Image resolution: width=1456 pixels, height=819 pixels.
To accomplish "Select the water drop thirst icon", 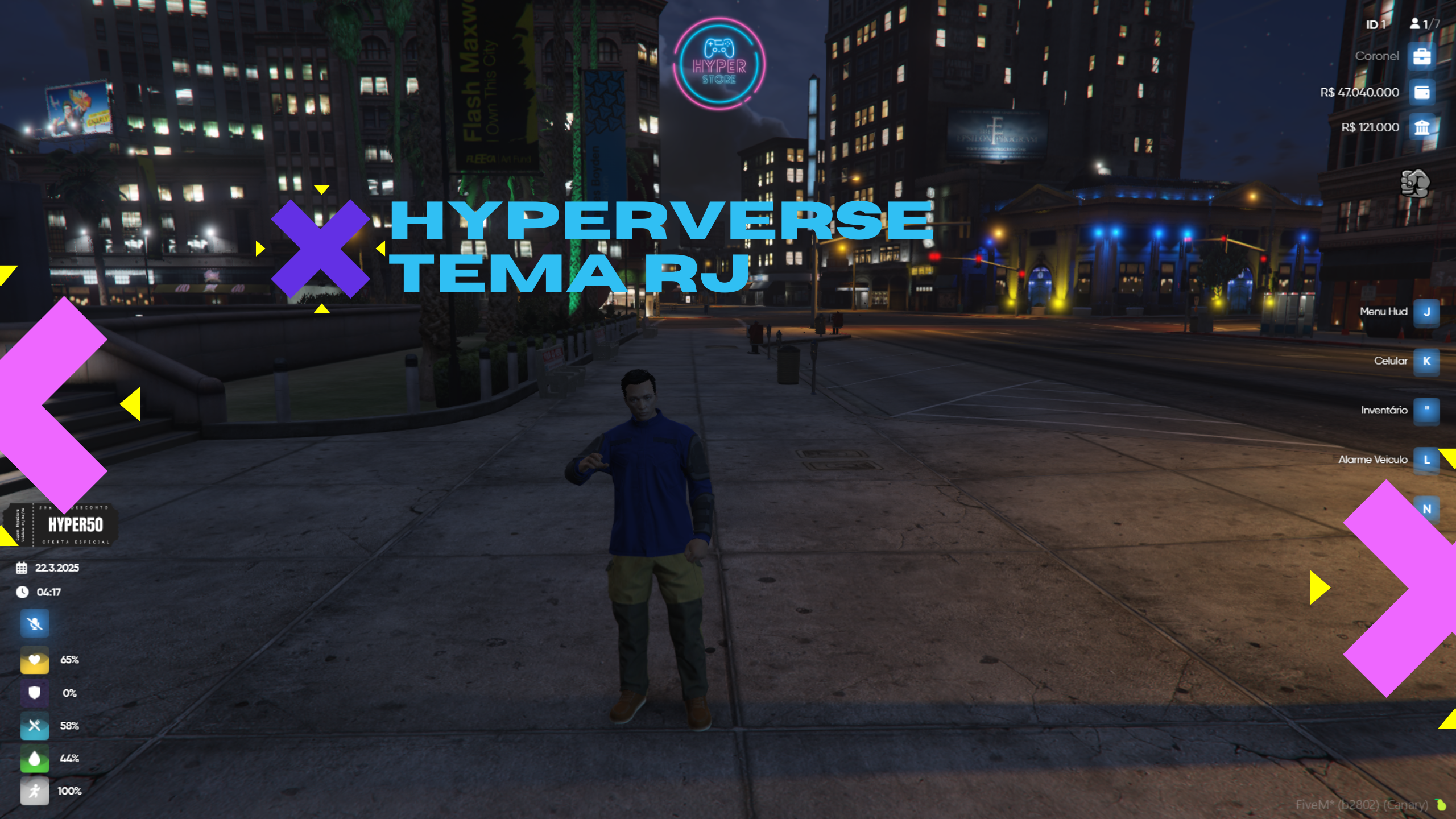I will coord(35,758).
